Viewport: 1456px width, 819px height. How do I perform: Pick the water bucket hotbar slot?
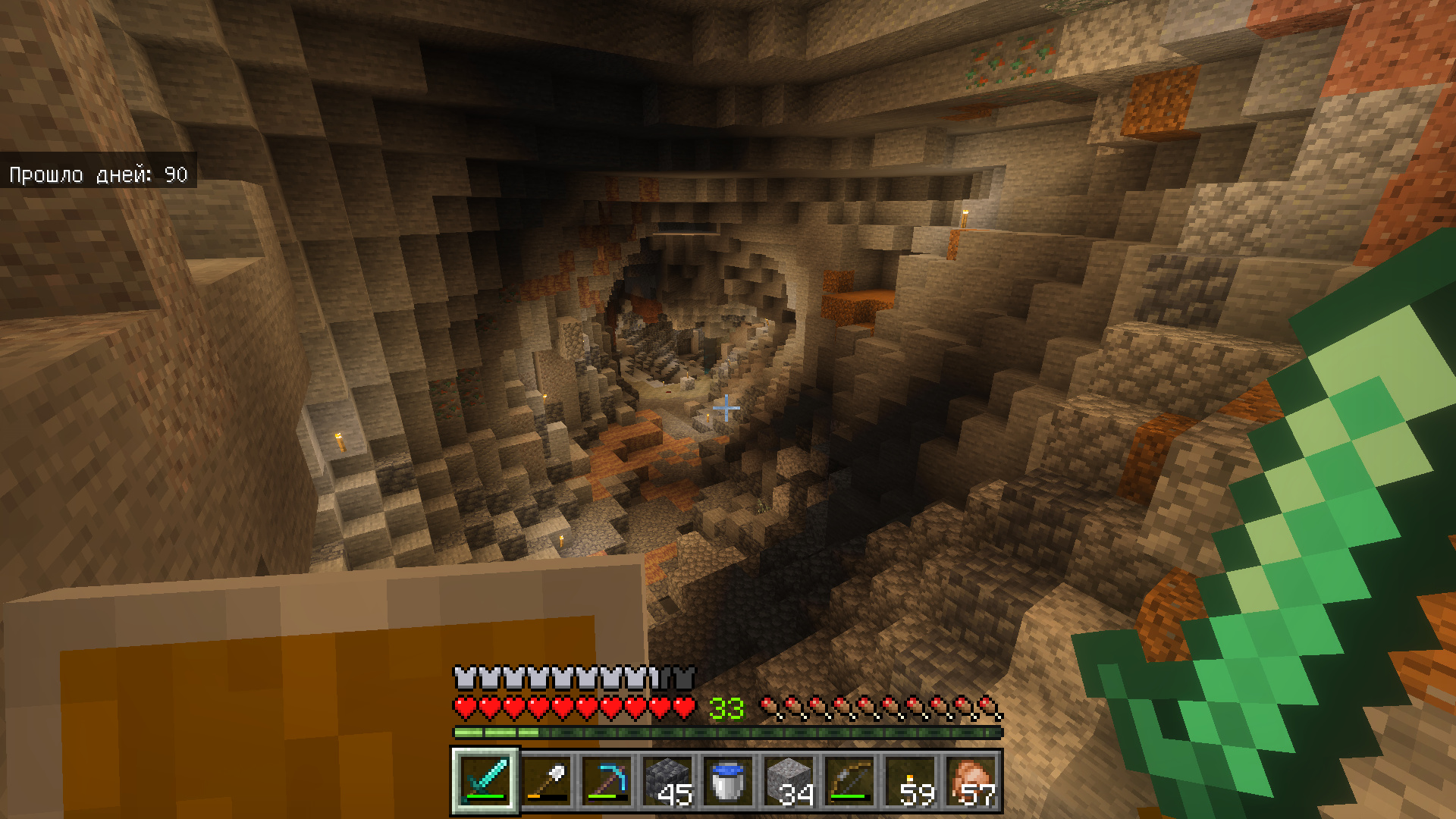click(x=729, y=781)
